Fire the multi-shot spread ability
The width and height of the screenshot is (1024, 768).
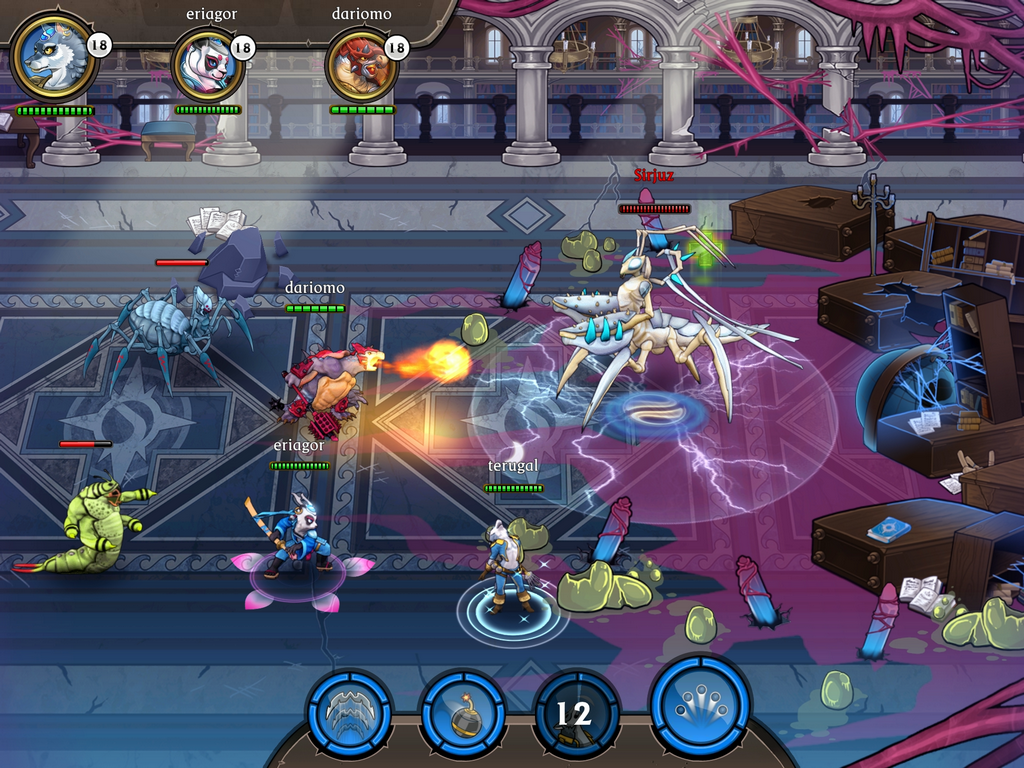699,708
